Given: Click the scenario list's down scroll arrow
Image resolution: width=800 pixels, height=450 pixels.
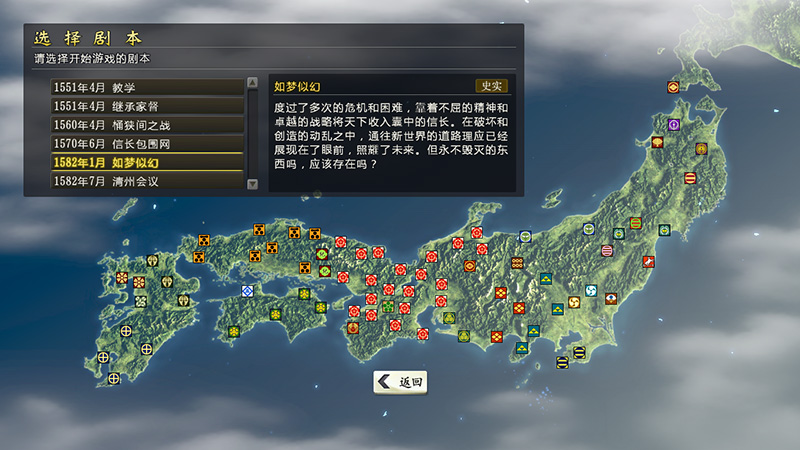Looking at the screenshot, I should [x=252, y=184].
